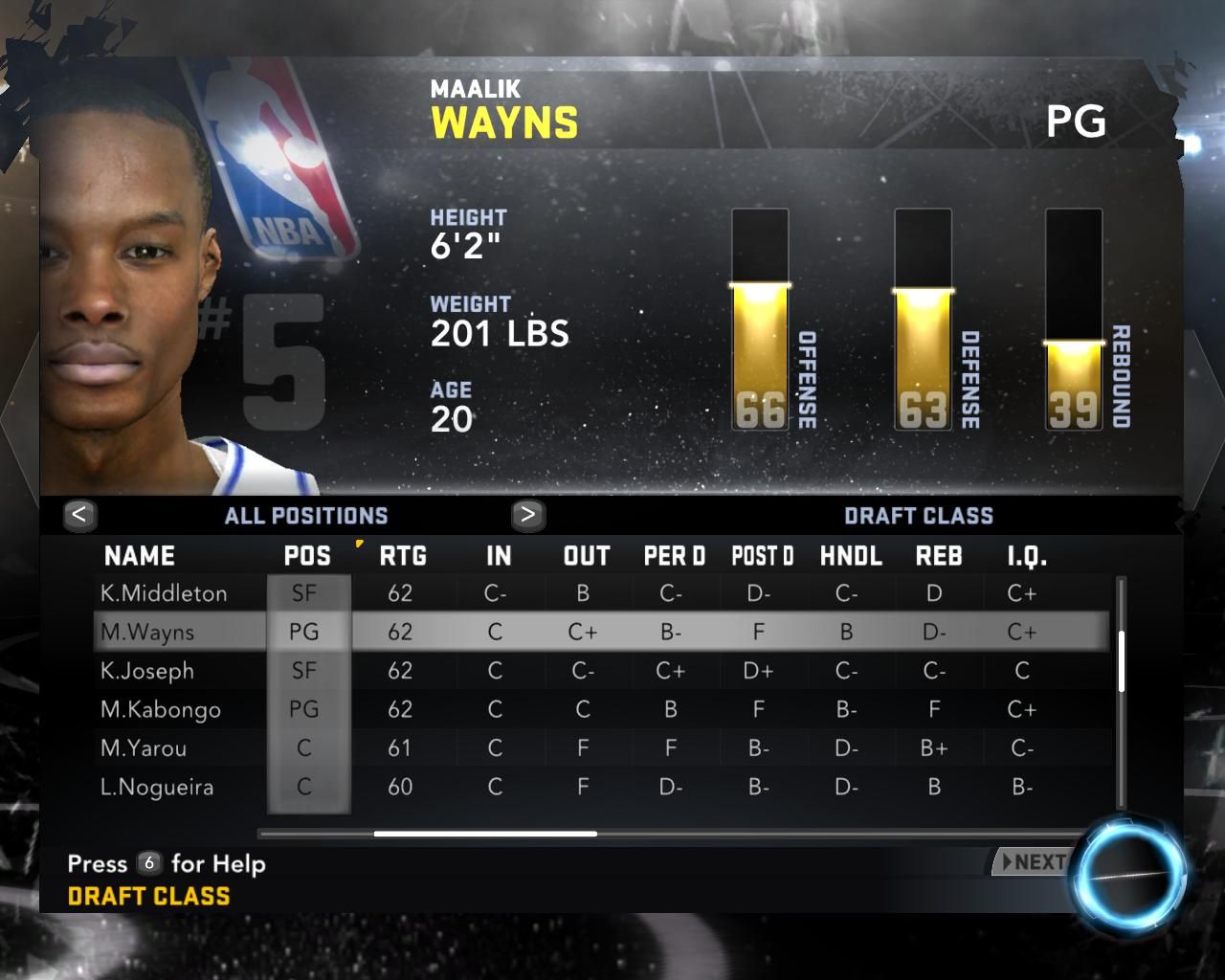Click the left arrow beside All Positions
1225x980 pixels.
tap(79, 515)
